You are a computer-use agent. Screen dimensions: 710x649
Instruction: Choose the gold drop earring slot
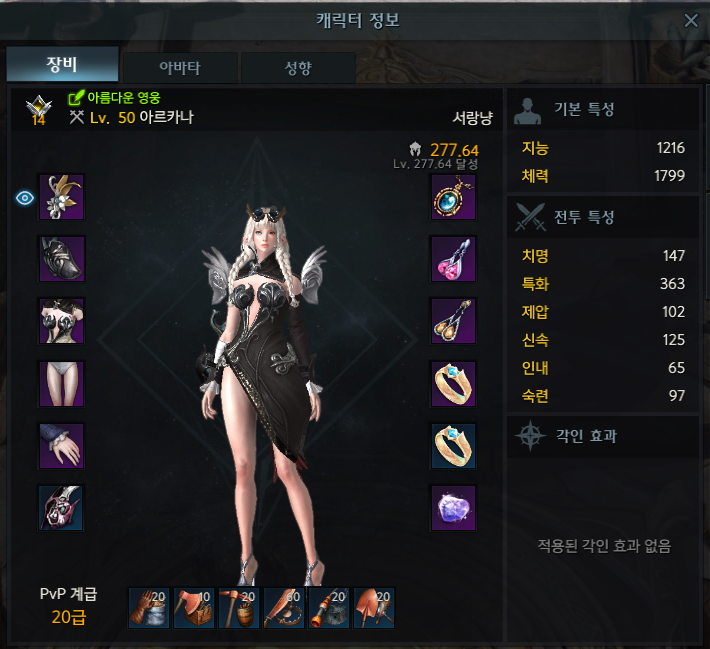tap(453, 322)
